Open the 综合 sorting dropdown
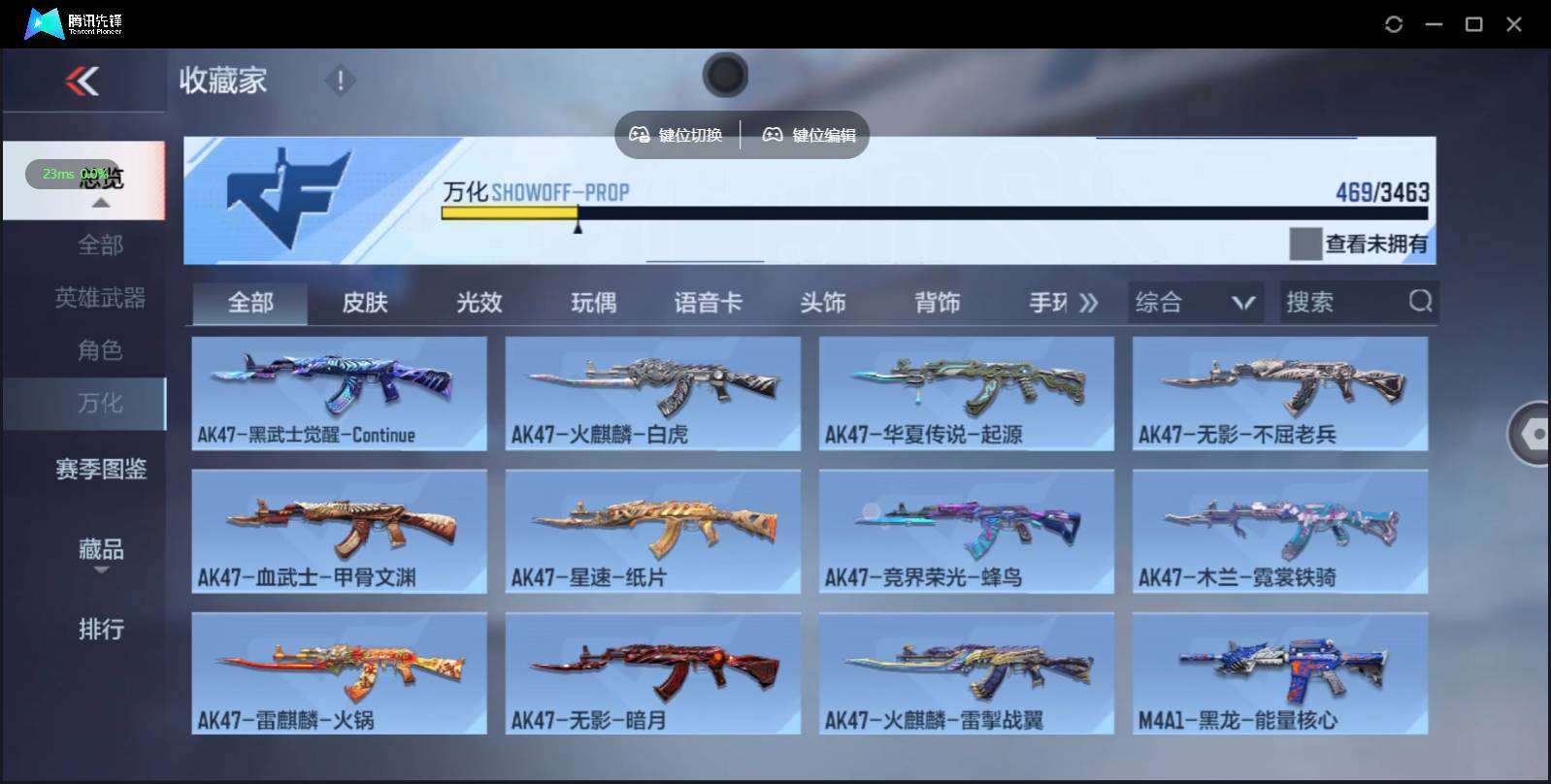Image resolution: width=1551 pixels, height=784 pixels. 1196,302
